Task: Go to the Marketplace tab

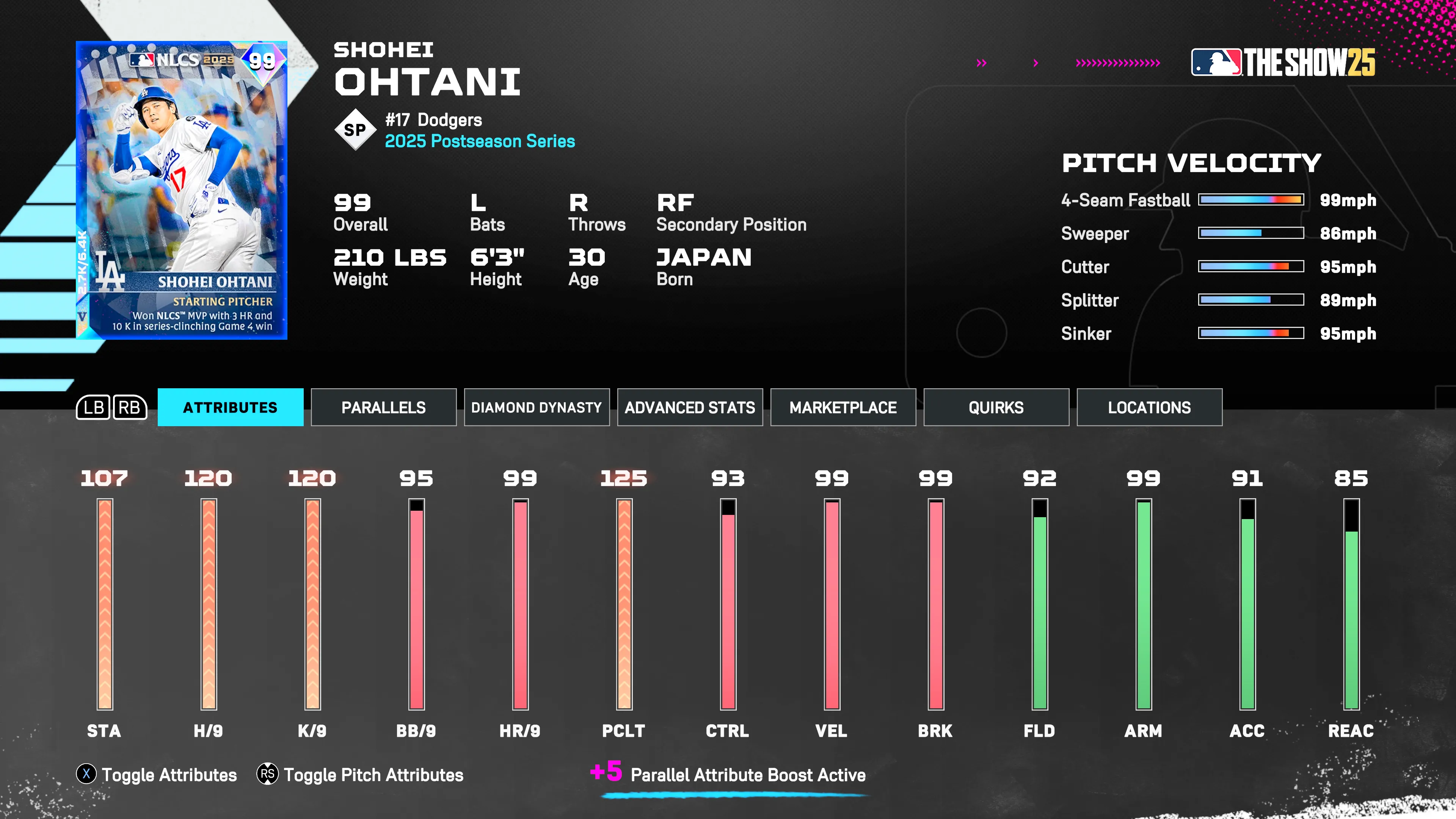Action: click(843, 407)
